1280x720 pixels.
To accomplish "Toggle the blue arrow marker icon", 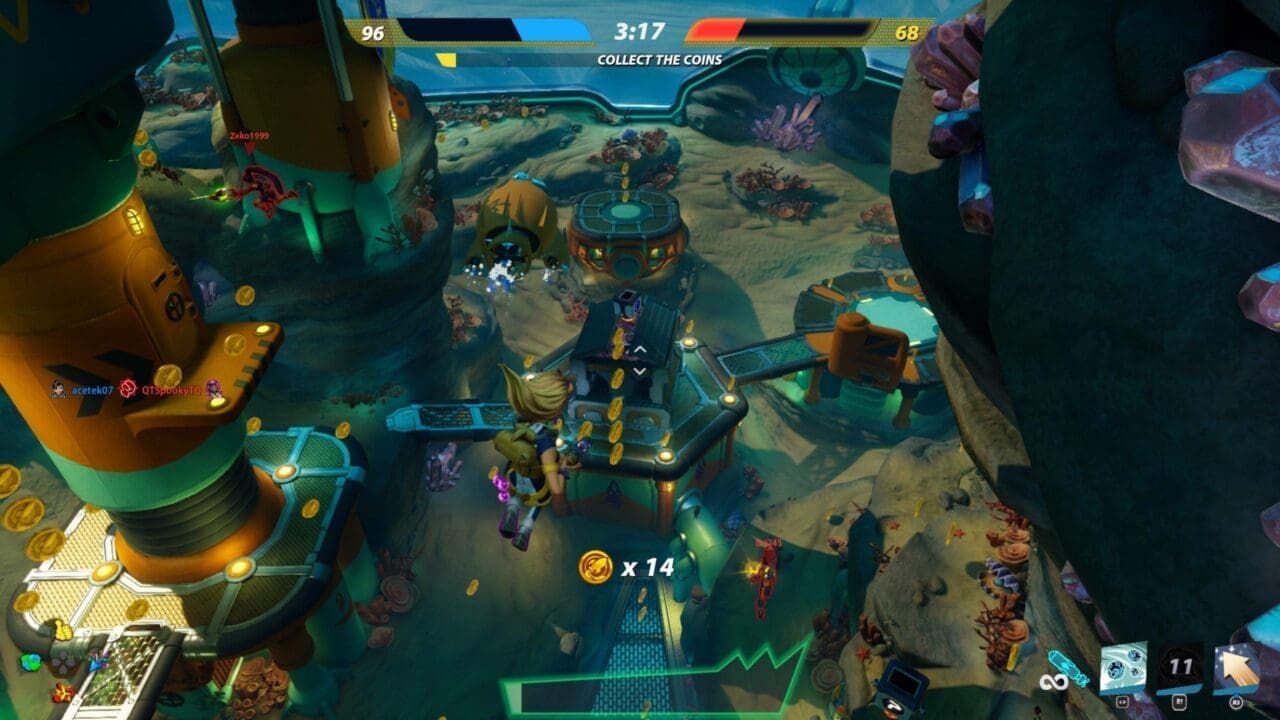I will pyautogui.click(x=95, y=666).
